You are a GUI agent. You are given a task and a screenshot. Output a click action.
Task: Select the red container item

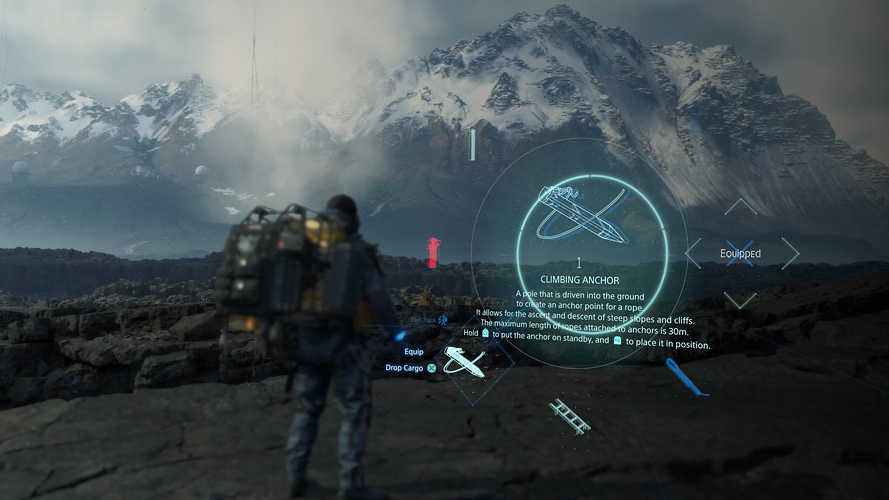(433, 252)
